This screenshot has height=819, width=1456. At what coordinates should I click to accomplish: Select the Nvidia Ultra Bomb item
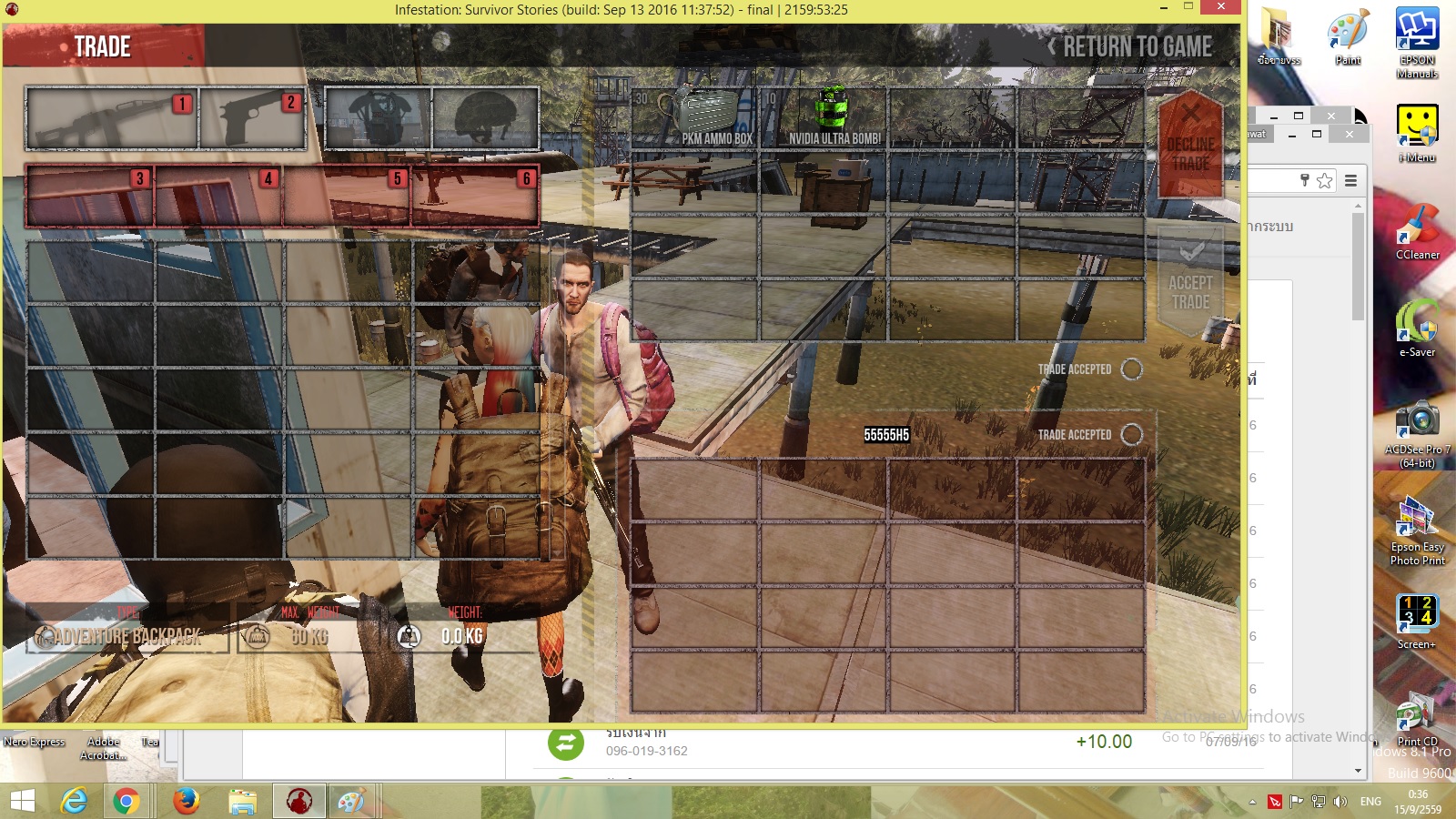pyautogui.click(x=824, y=118)
